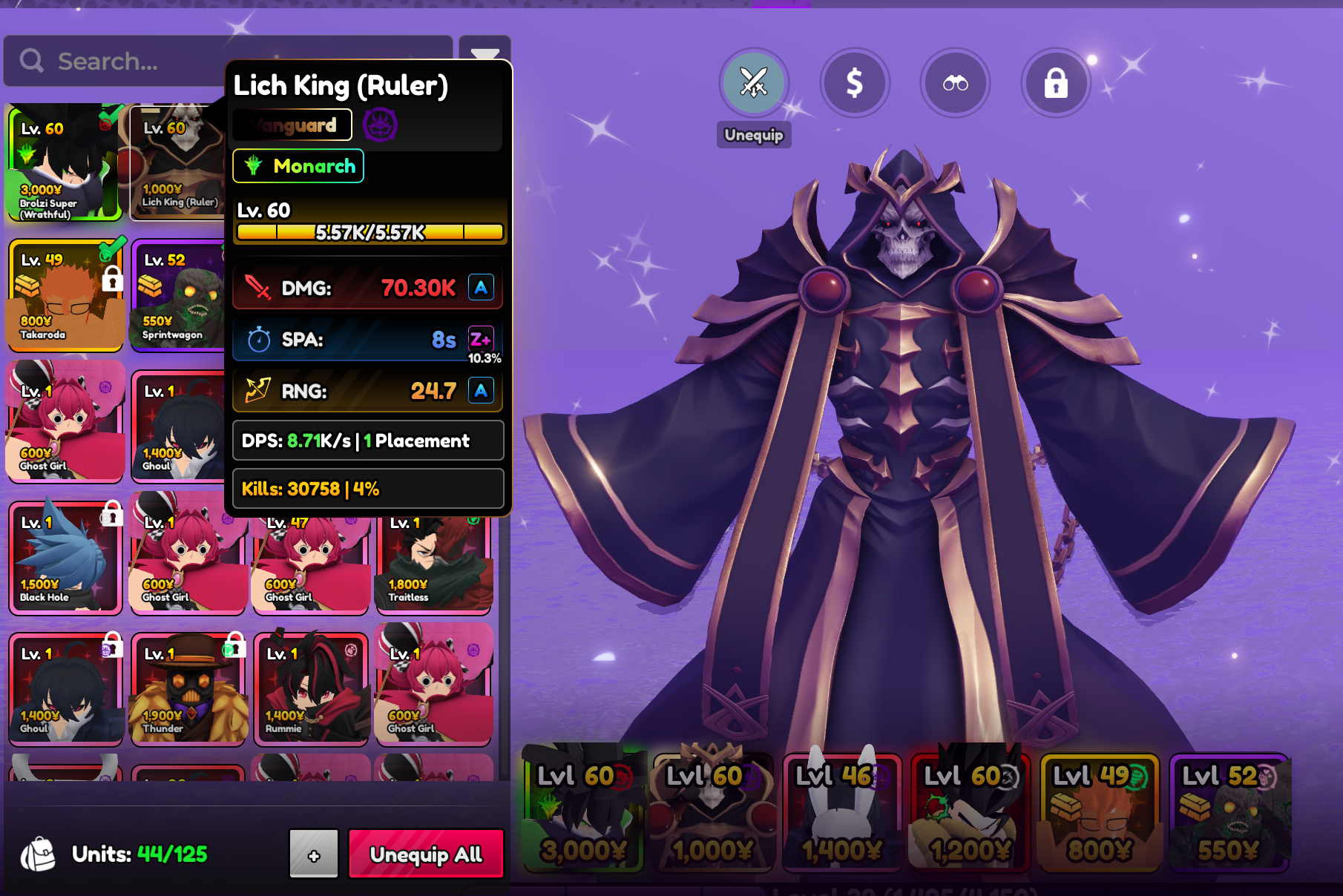This screenshot has height=896, width=1343.
Task: Toggle the padlock lock button
Action: [1056, 83]
